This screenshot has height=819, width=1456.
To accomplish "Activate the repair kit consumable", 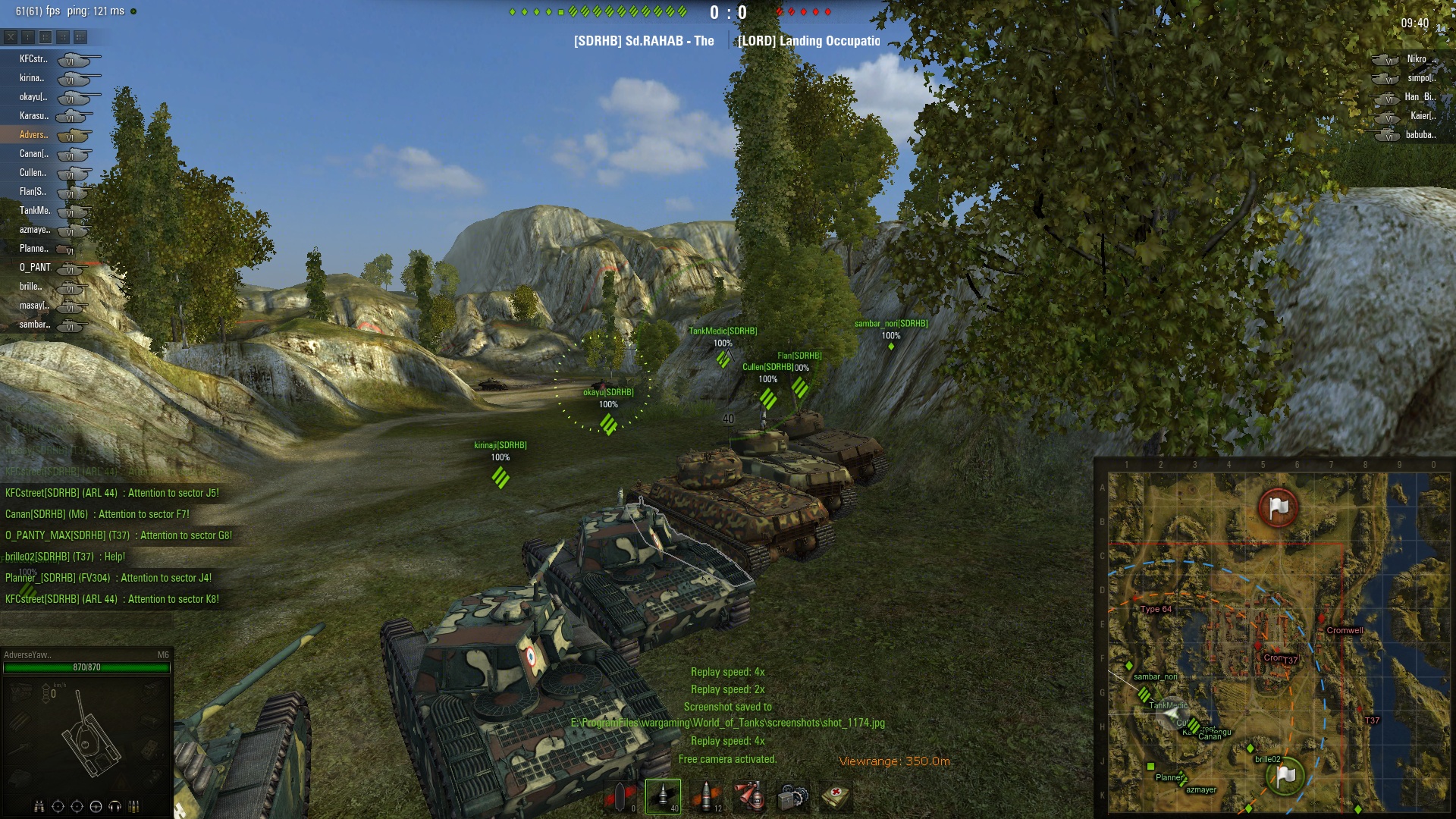I will click(x=793, y=796).
